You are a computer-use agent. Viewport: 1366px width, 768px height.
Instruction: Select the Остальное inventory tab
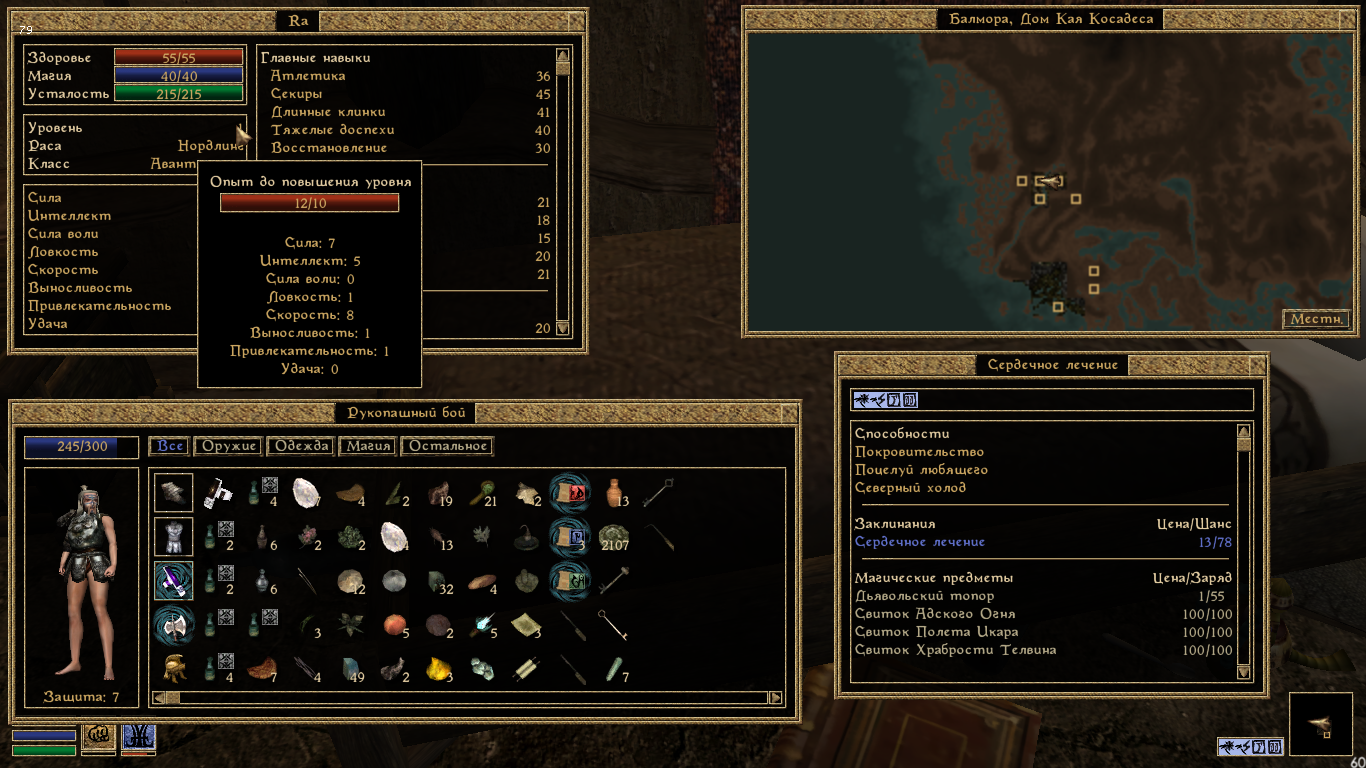pyautogui.click(x=448, y=446)
